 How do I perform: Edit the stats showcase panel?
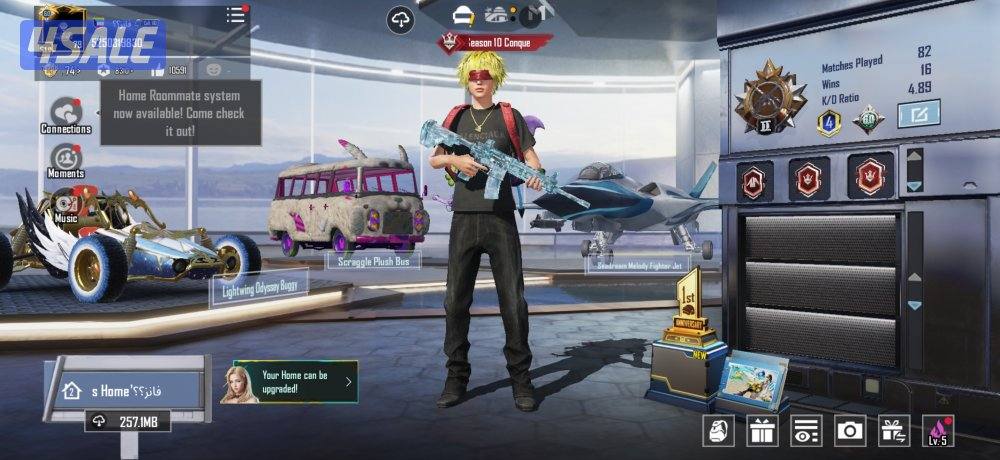point(918,115)
